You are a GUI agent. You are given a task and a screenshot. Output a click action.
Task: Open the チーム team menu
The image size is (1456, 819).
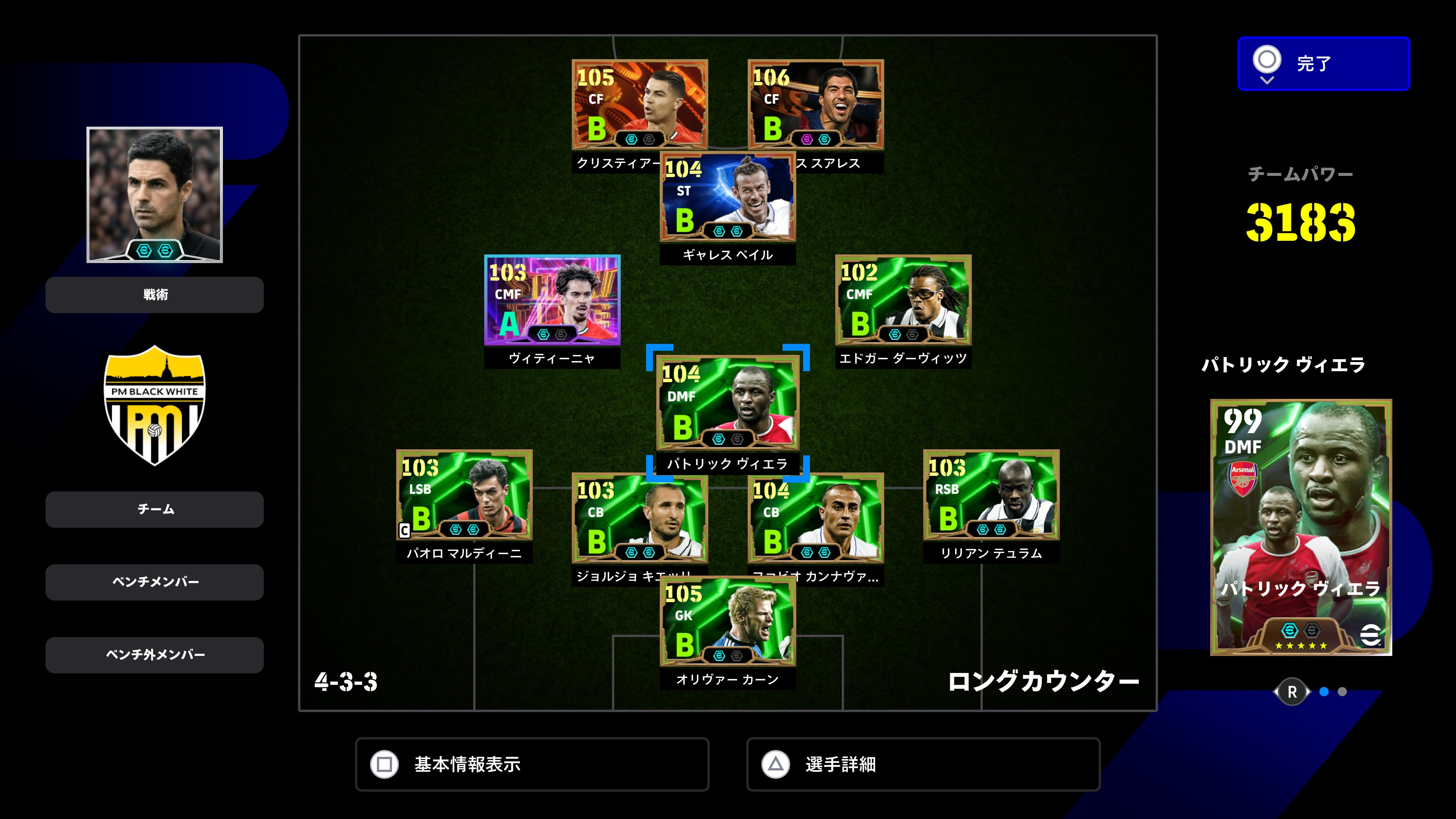(154, 509)
